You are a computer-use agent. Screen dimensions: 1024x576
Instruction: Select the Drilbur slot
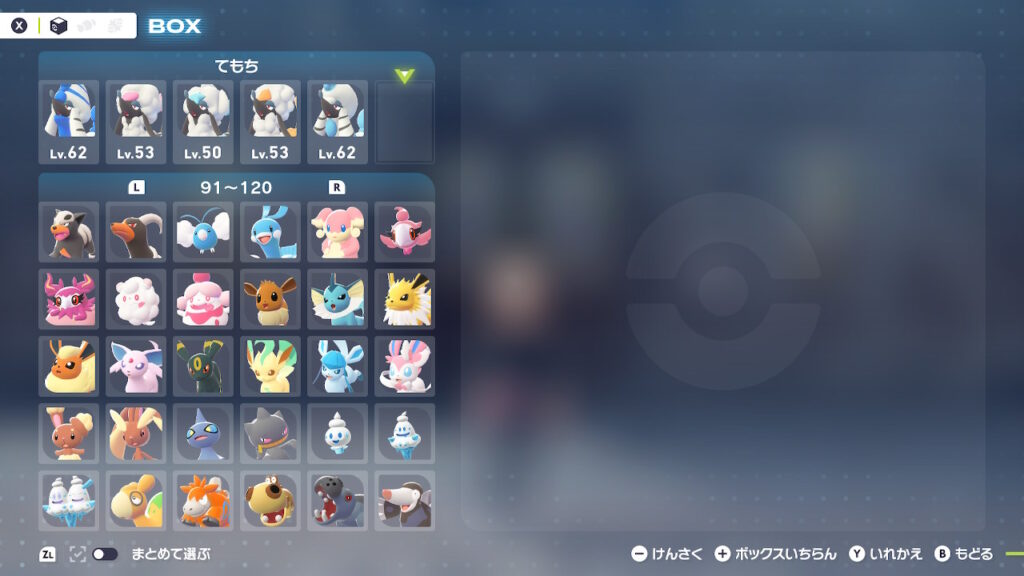pyautogui.click(x=404, y=500)
